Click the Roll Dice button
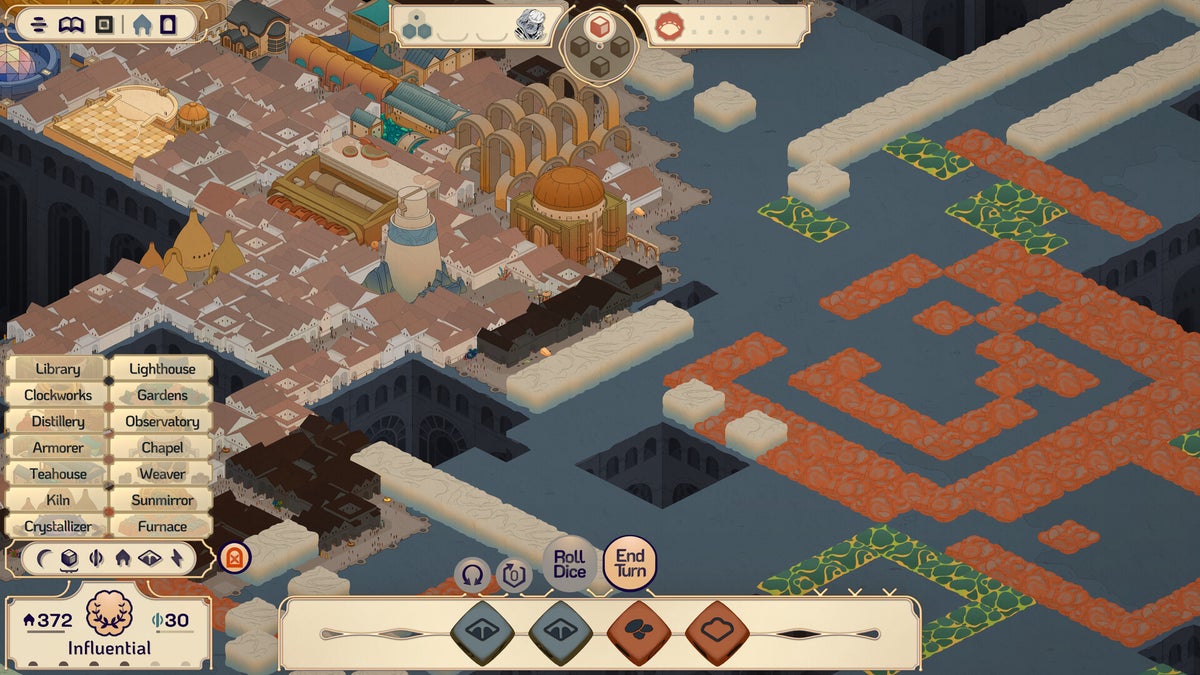Viewport: 1200px width, 675px height. (x=569, y=564)
